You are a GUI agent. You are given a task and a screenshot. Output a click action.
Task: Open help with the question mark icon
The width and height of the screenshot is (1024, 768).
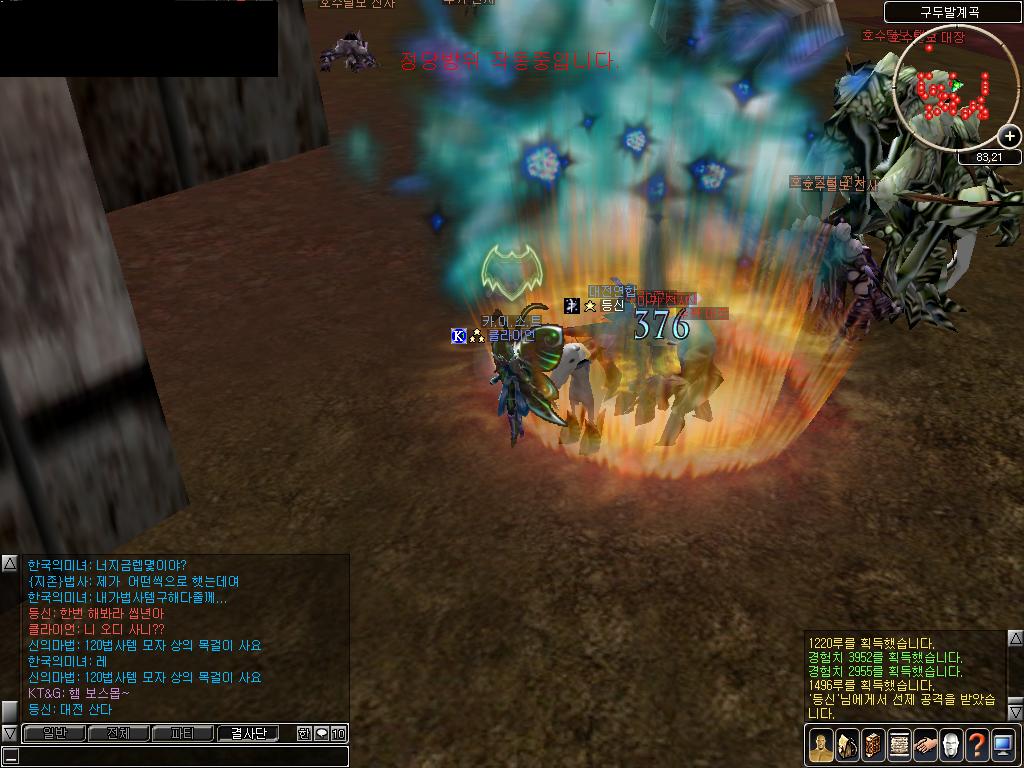(x=976, y=744)
